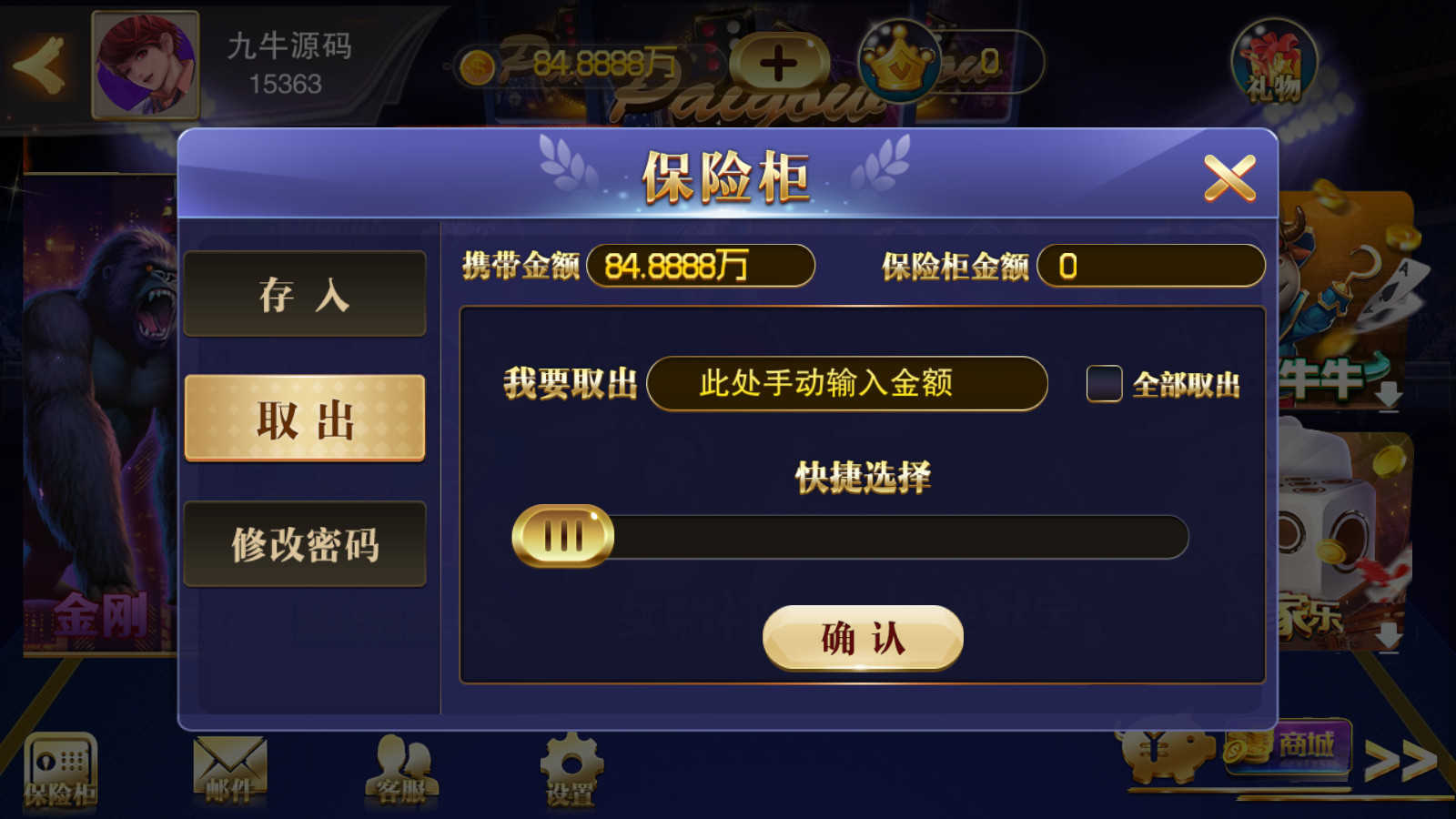Open the 礼物 gift icon at top right
Image resolution: width=1456 pixels, height=819 pixels.
click(1278, 64)
